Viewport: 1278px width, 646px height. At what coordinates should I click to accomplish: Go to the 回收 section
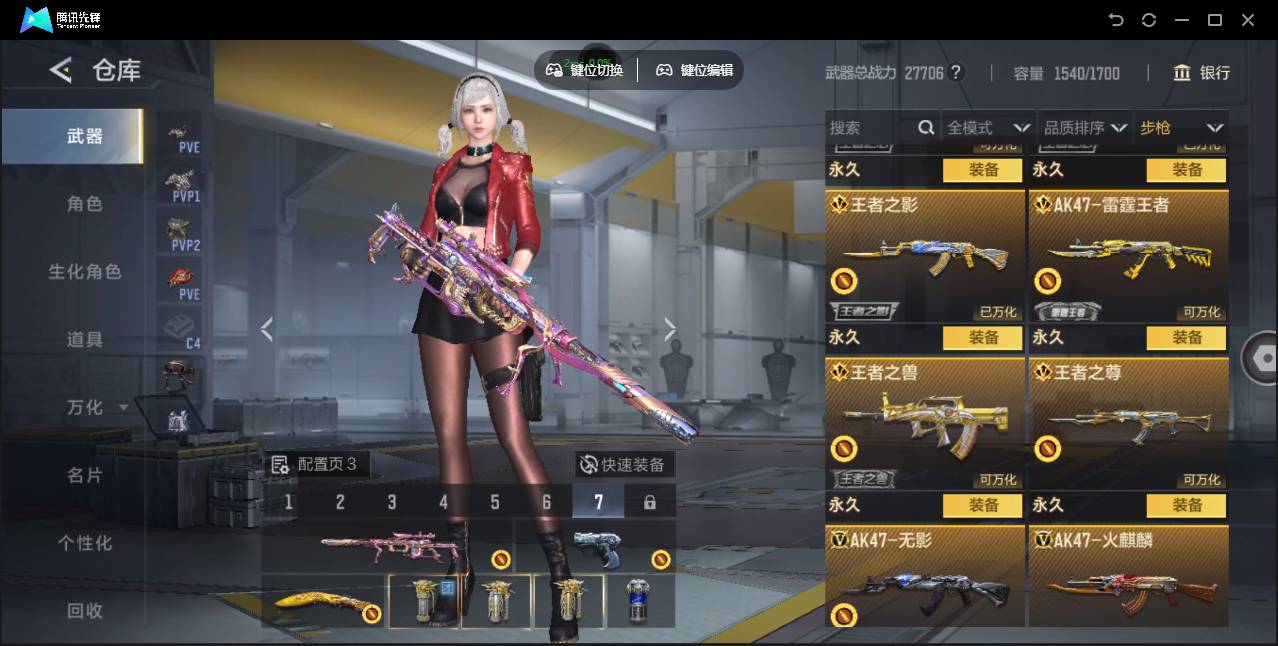[x=84, y=610]
